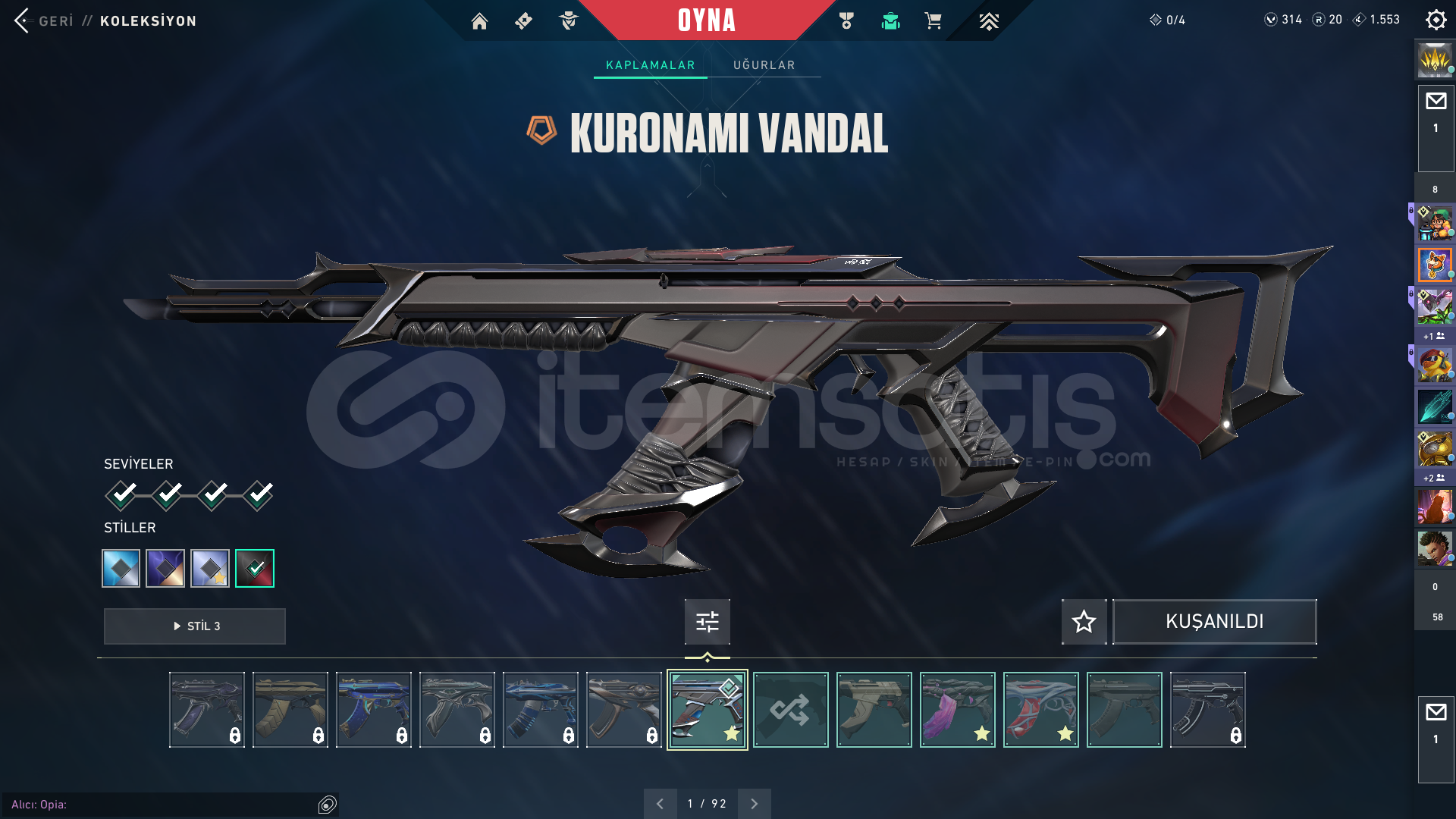1456x819 pixels.
Task: Select the collection backpack icon
Action: (890, 20)
